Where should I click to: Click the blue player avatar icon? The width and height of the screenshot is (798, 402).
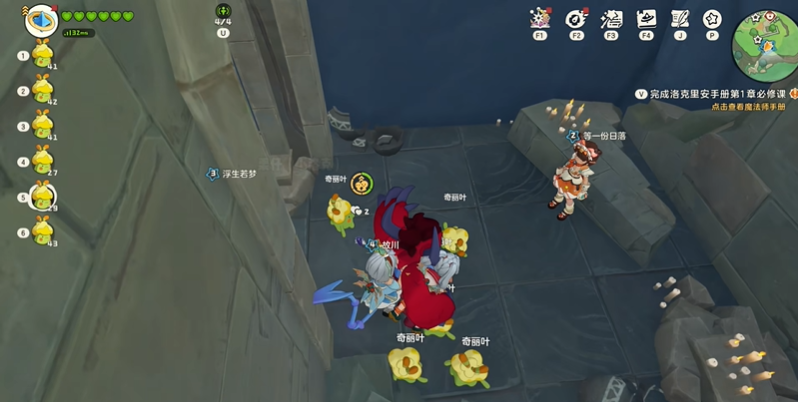click(x=41, y=19)
